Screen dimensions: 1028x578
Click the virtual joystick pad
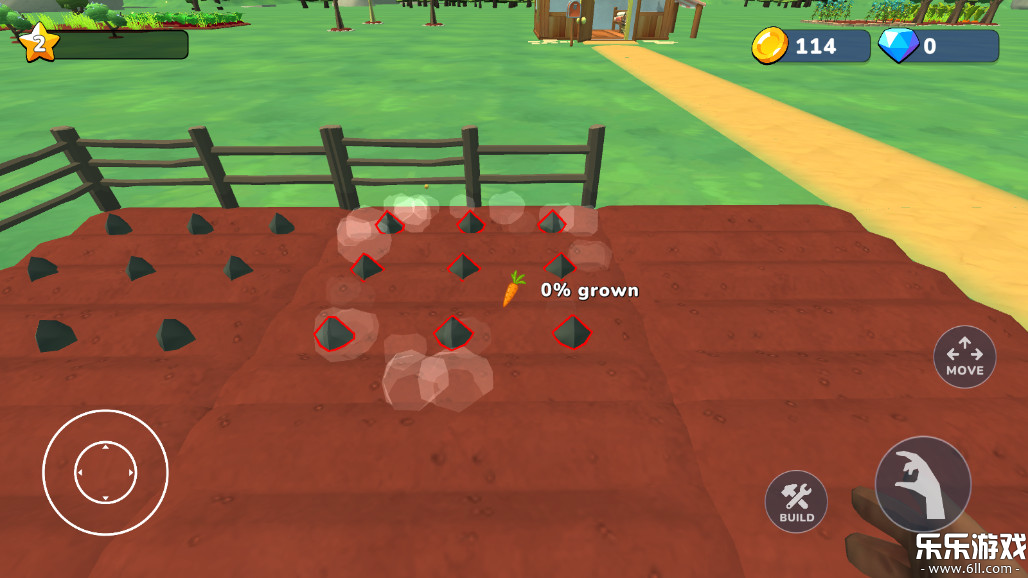105,472
